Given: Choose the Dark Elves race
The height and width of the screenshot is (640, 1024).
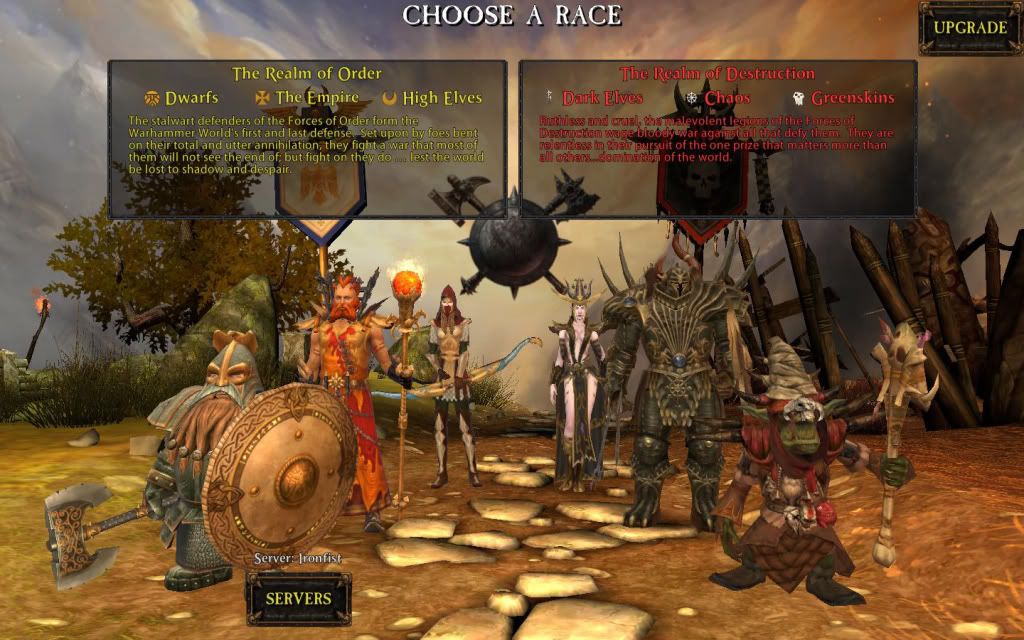Looking at the screenshot, I should coord(602,98).
